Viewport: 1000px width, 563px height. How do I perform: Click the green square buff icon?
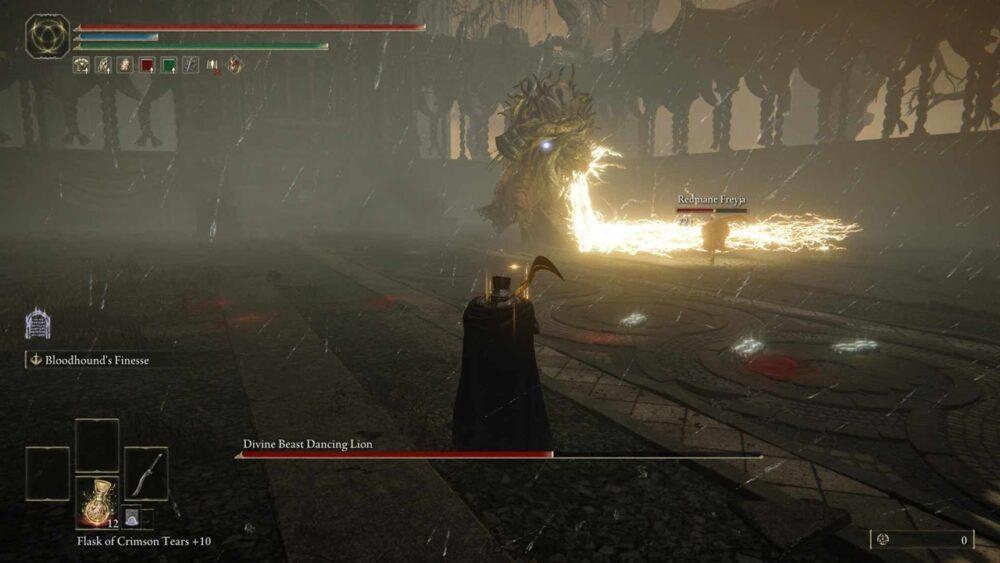[168, 66]
